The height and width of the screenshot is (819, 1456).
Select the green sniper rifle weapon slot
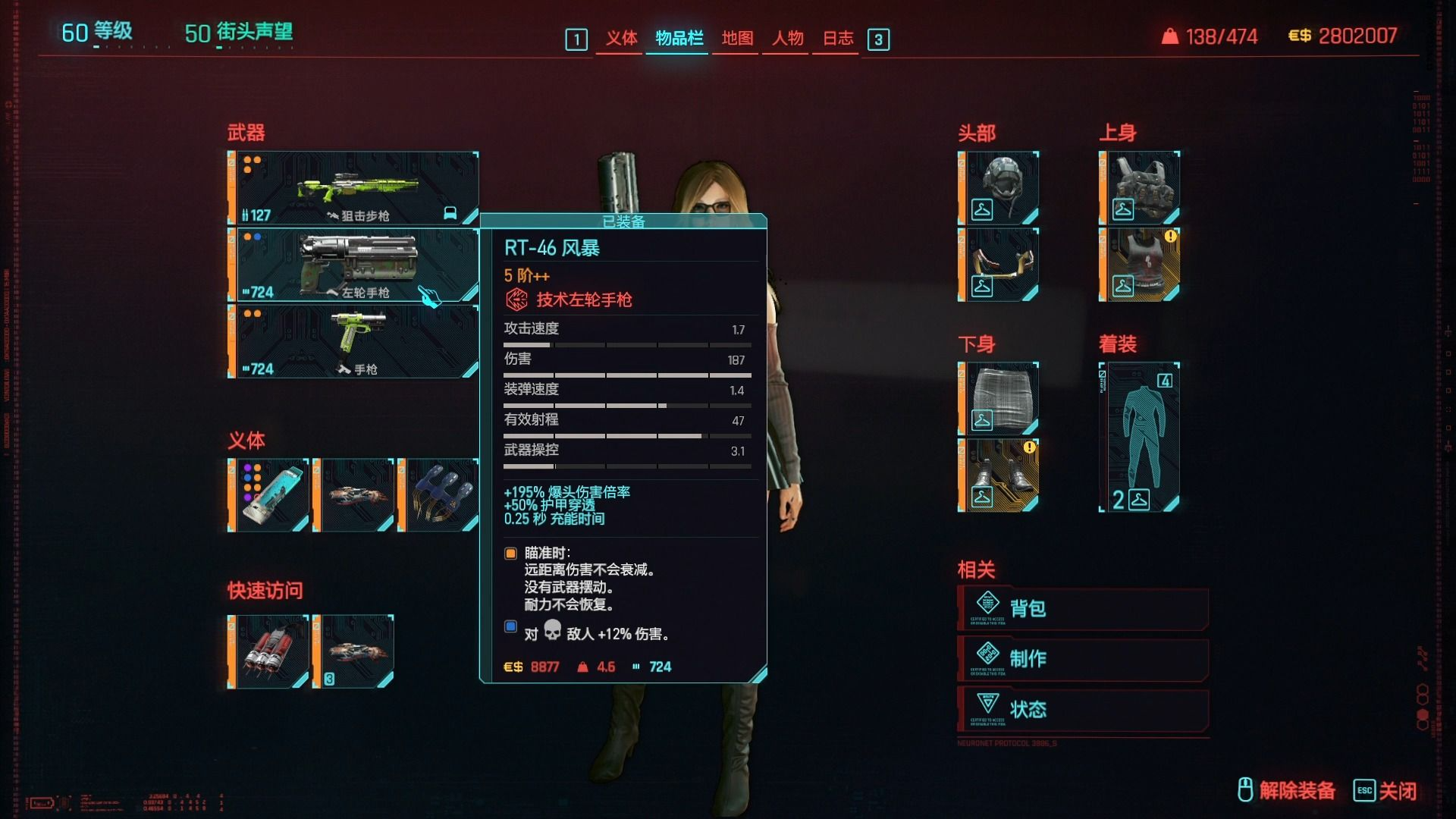(x=353, y=187)
